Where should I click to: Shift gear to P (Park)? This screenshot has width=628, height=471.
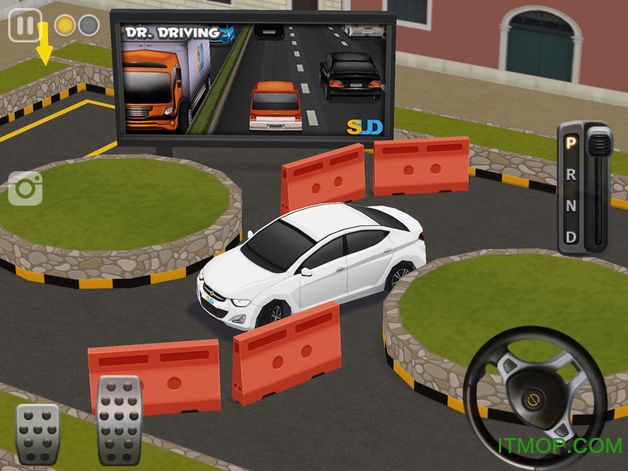pos(571,142)
